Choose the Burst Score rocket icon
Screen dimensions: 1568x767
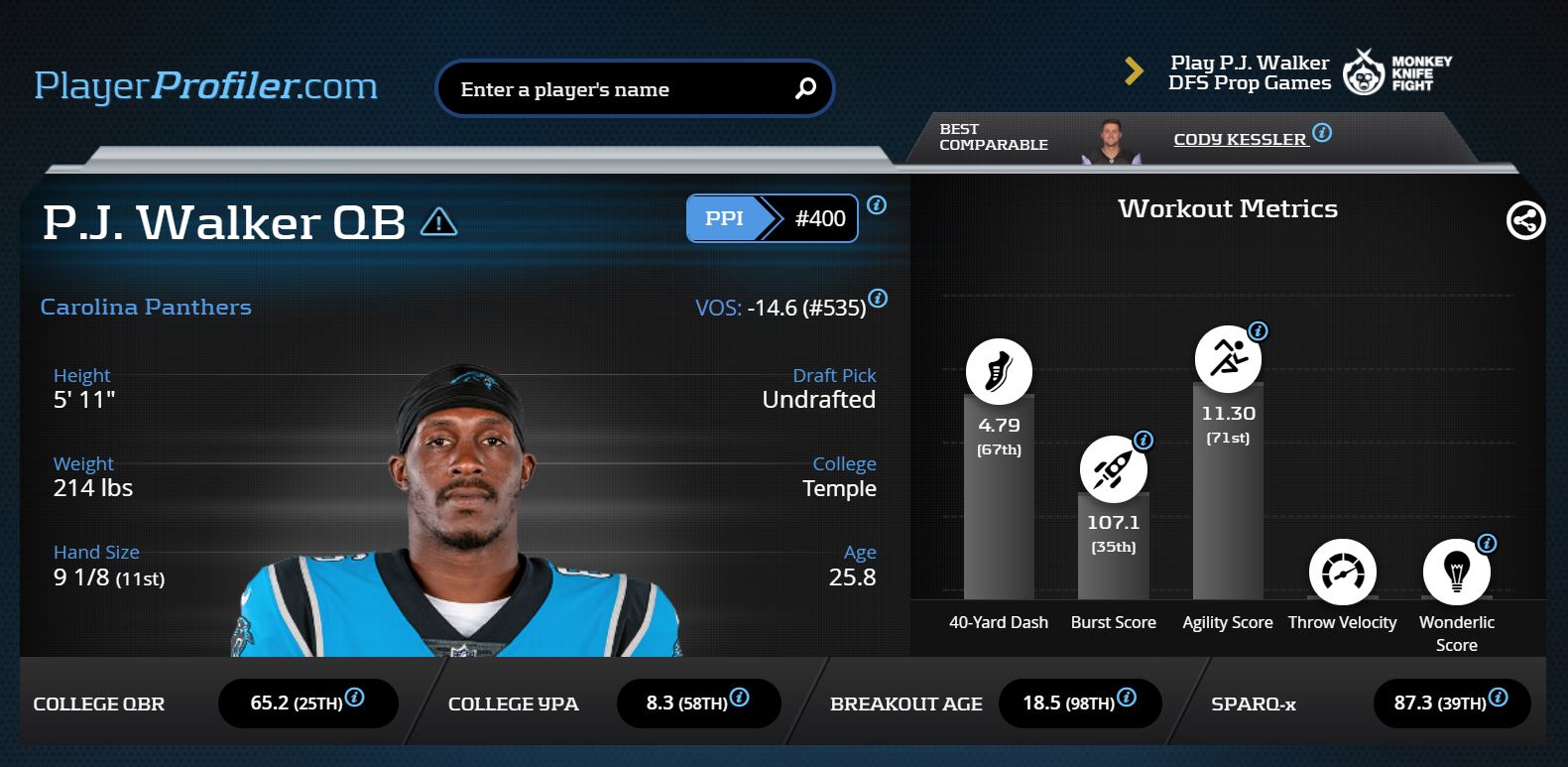(x=1113, y=468)
